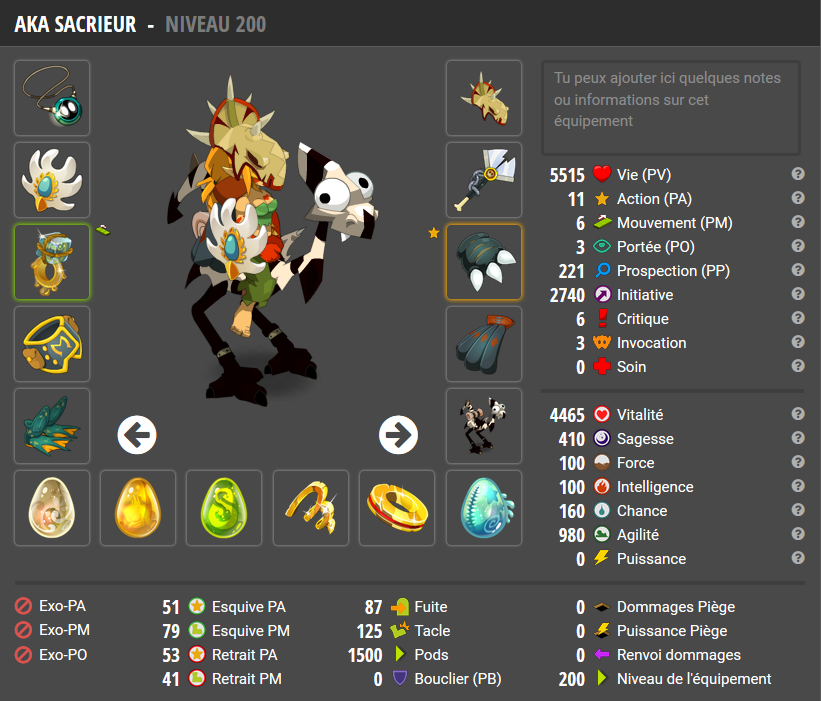
Task: Select the clawed paw ring slot
Action: [484, 262]
